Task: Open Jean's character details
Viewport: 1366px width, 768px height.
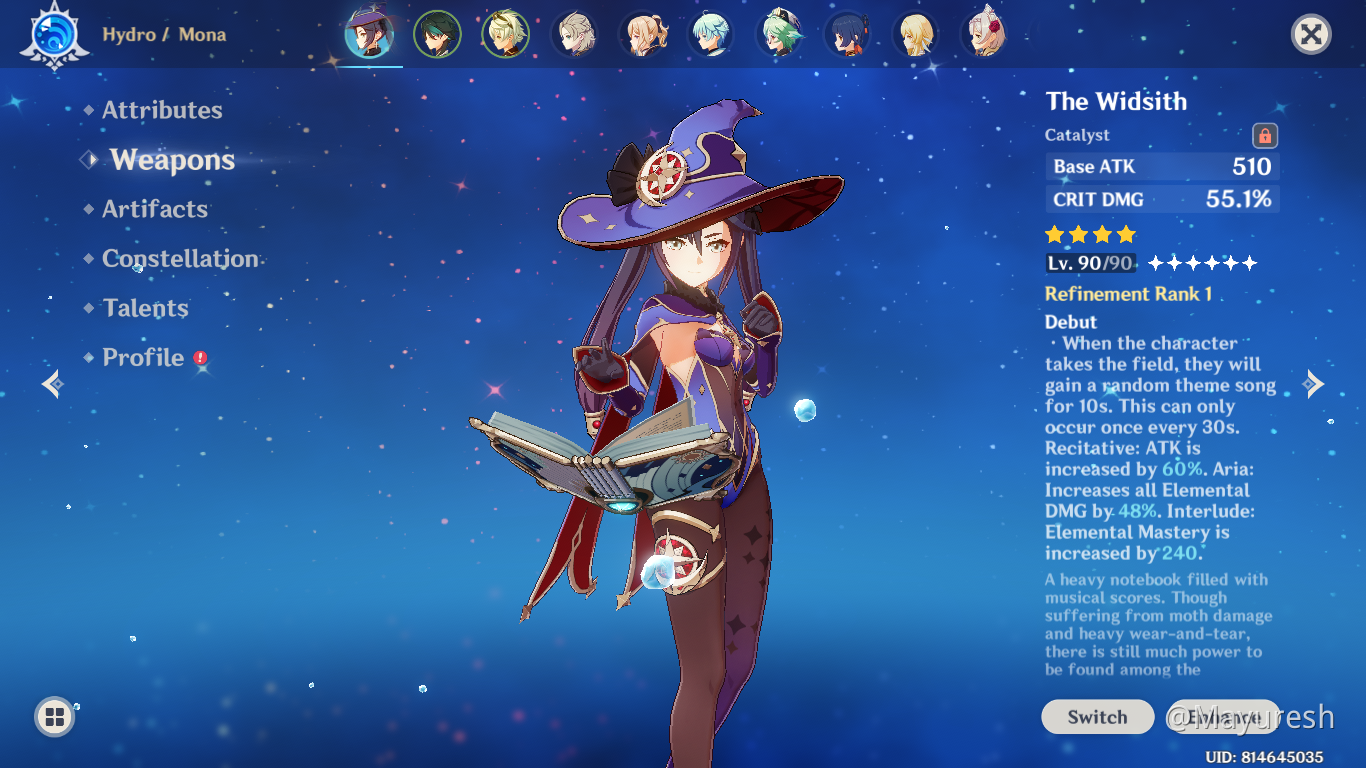Action: (642, 33)
